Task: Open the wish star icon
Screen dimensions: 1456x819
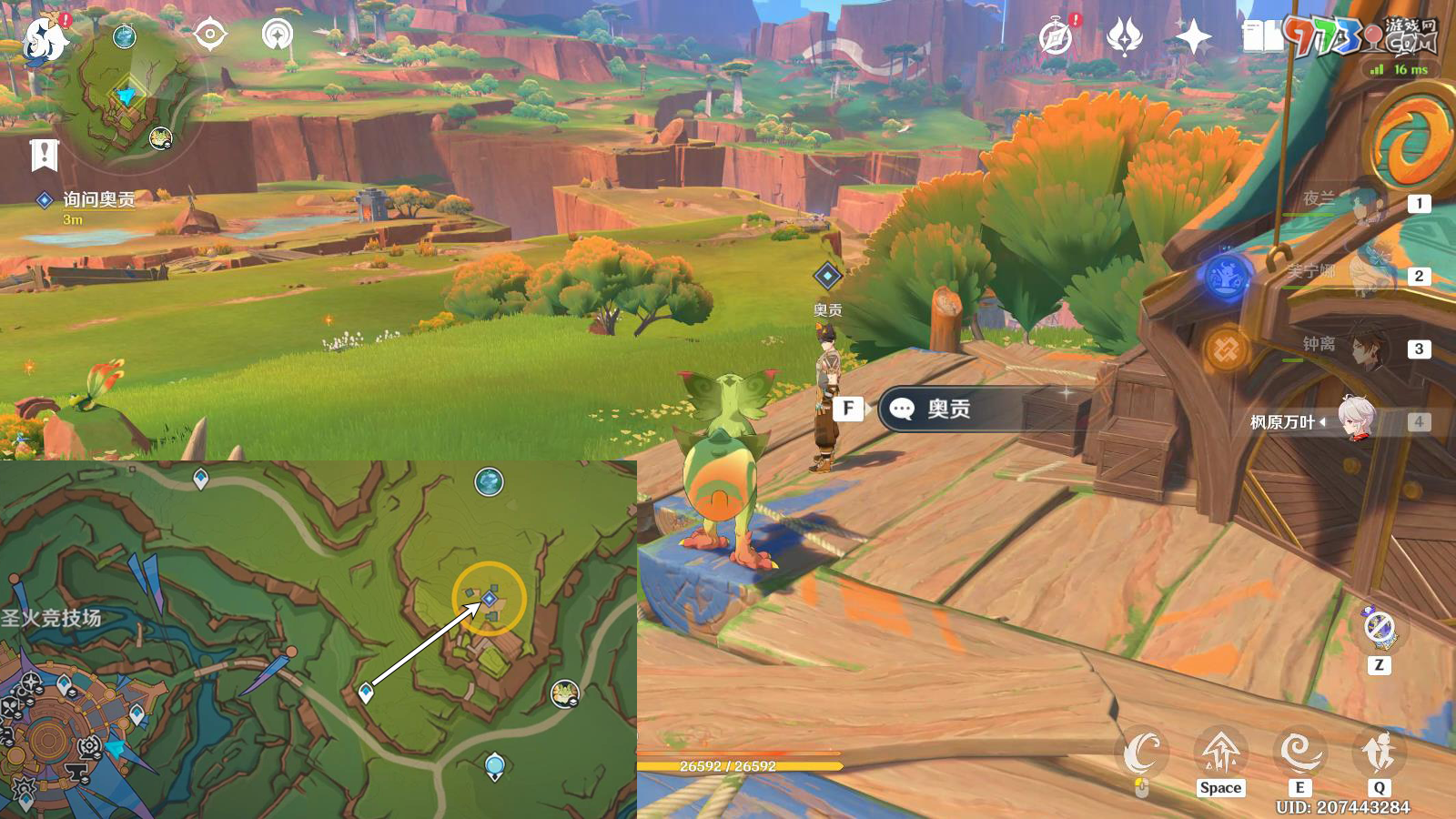Action: [1193, 38]
